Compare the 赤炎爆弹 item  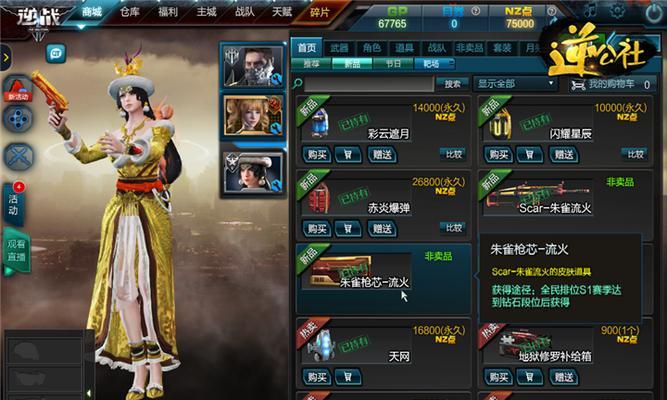(x=452, y=227)
